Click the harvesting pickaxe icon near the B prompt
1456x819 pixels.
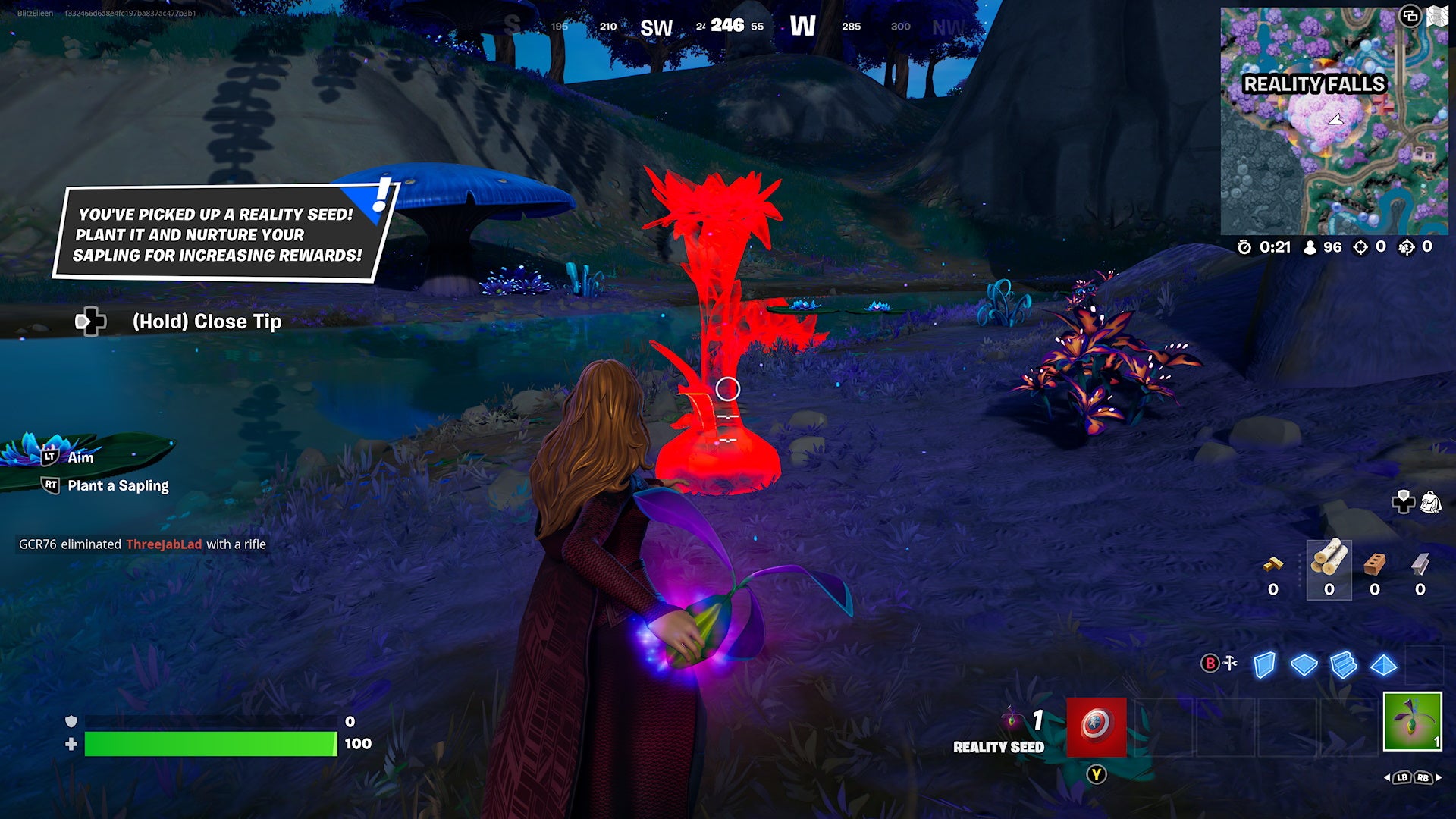[1230, 663]
